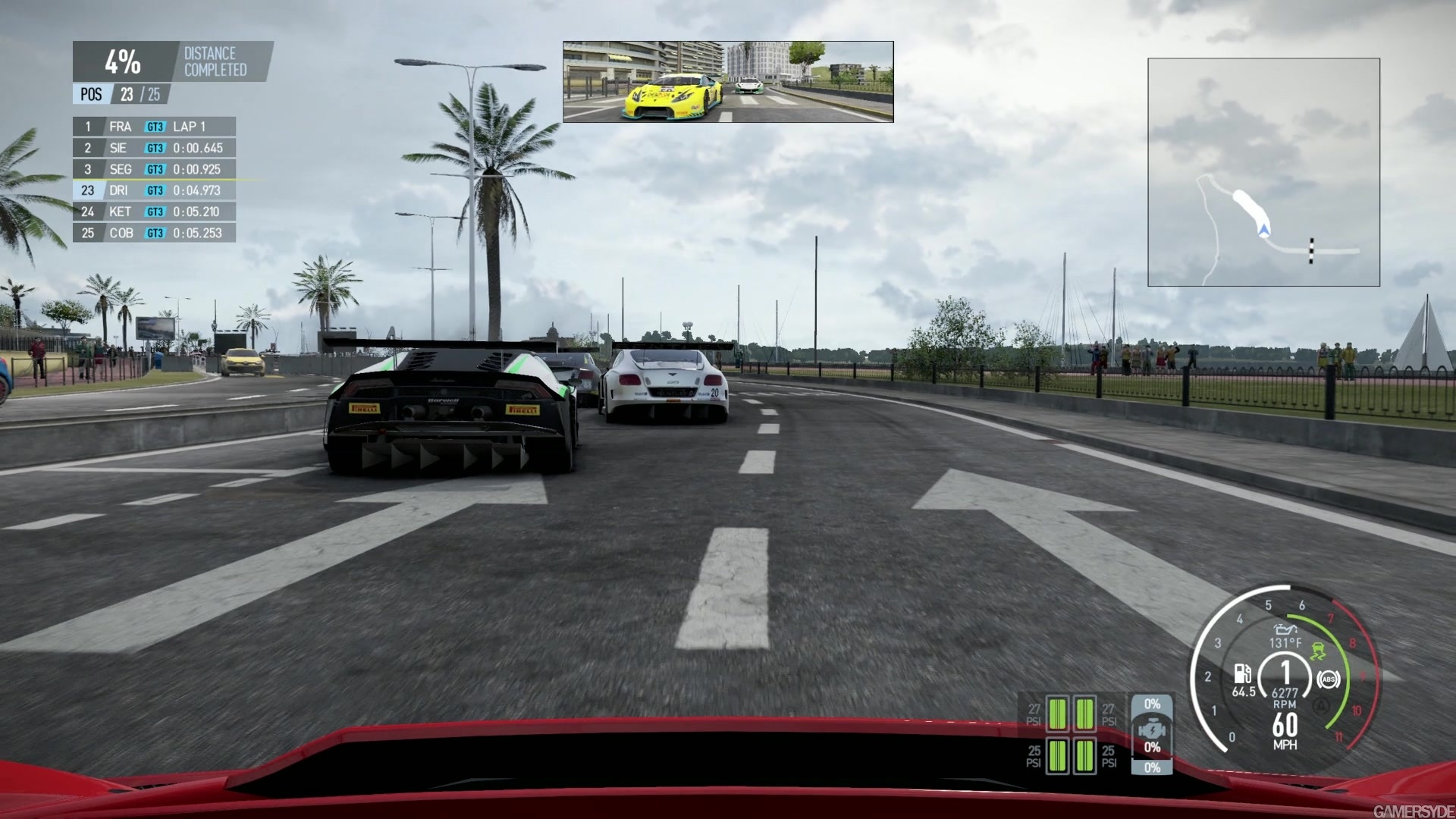Screen dimensions: 1456x819
Task: Open the fuel gauge icon showing 64.5
Action: click(1241, 673)
